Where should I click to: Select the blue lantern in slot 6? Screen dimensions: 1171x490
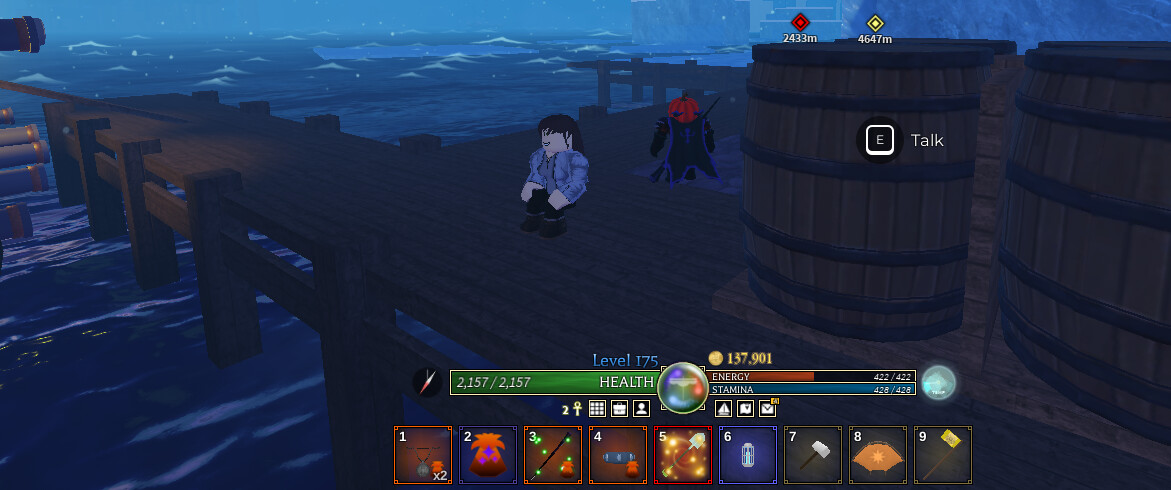[x=748, y=455]
